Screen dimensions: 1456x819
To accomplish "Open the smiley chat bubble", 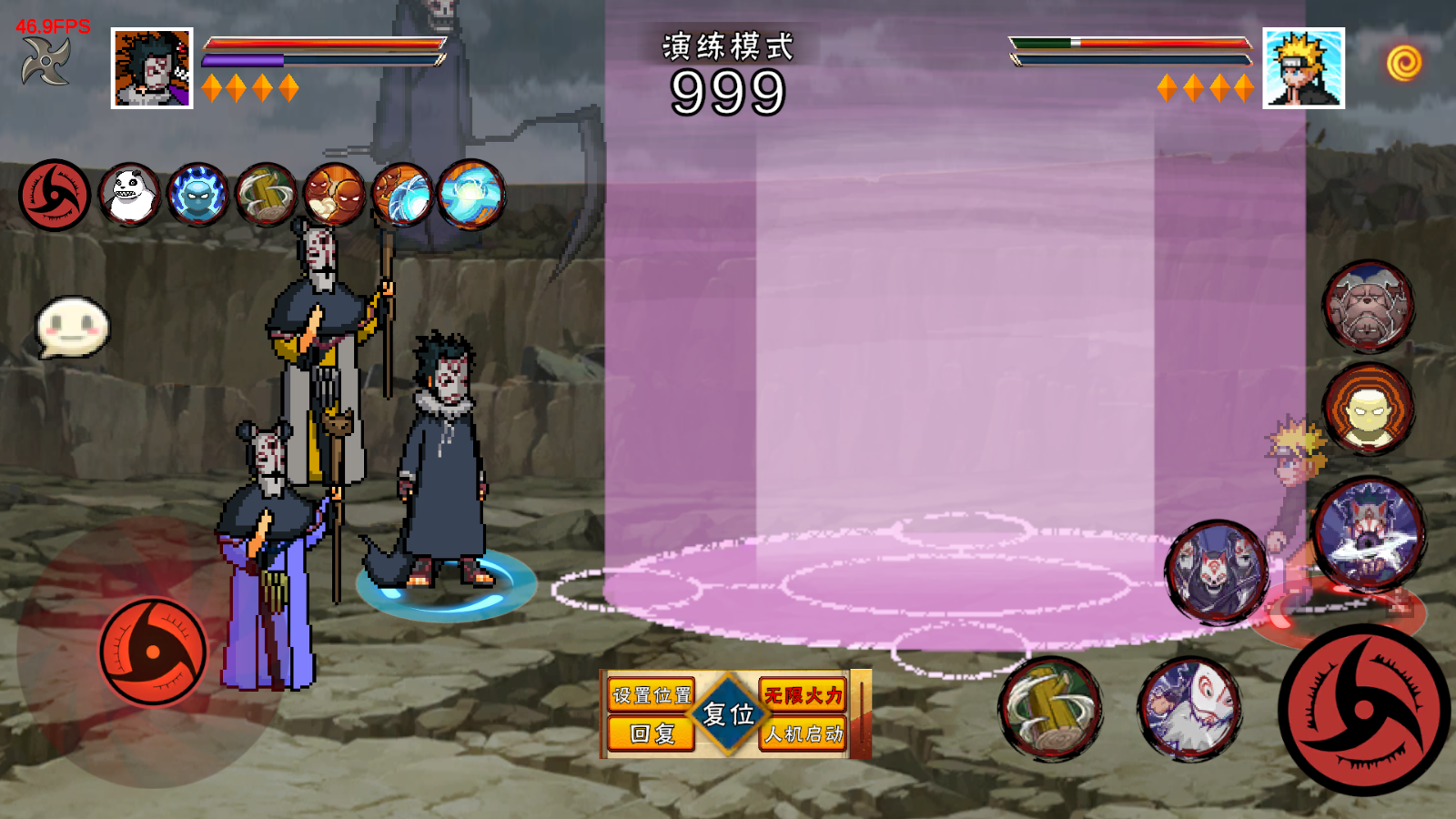I will 73,326.
